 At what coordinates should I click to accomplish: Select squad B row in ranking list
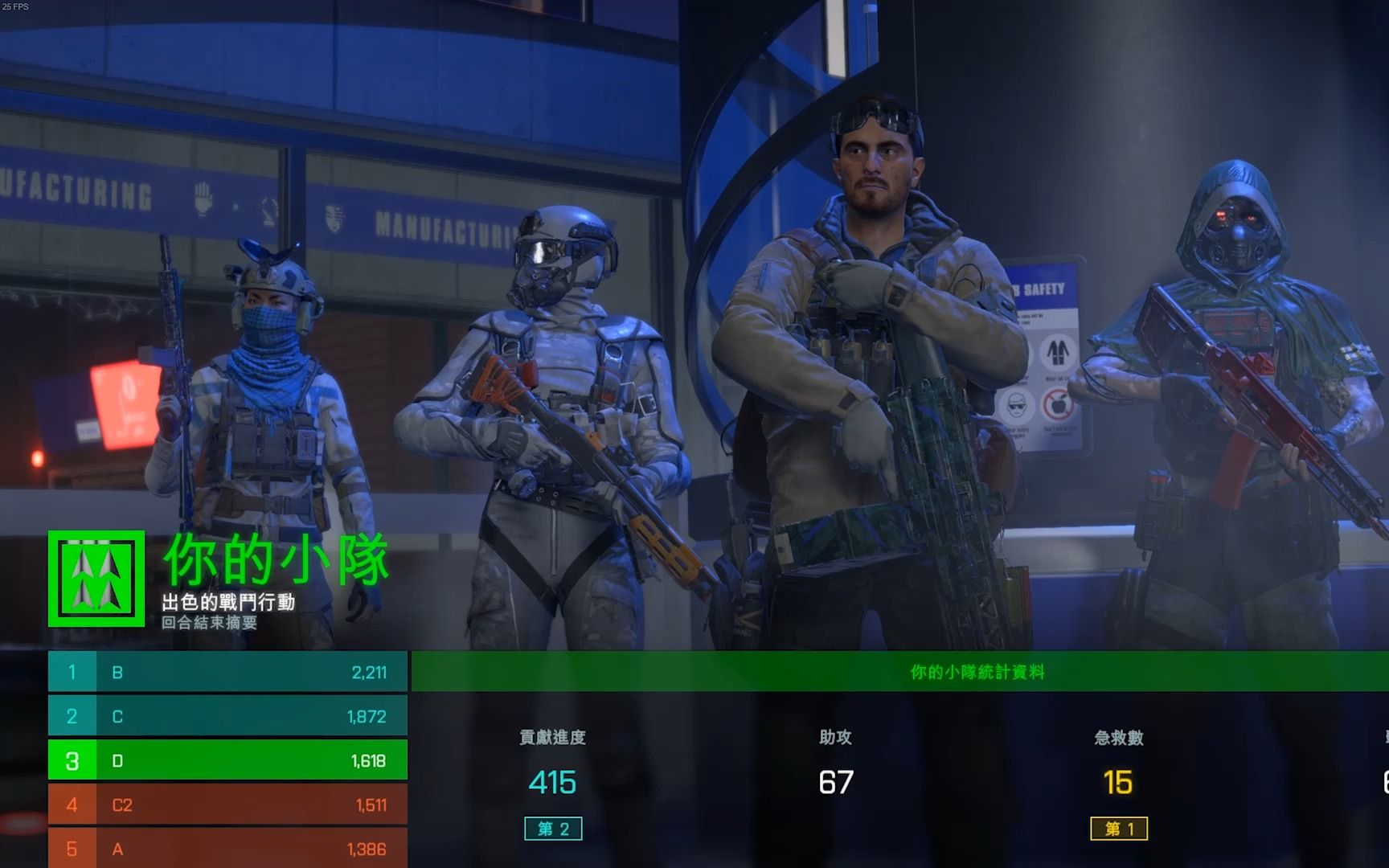point(227,672)
